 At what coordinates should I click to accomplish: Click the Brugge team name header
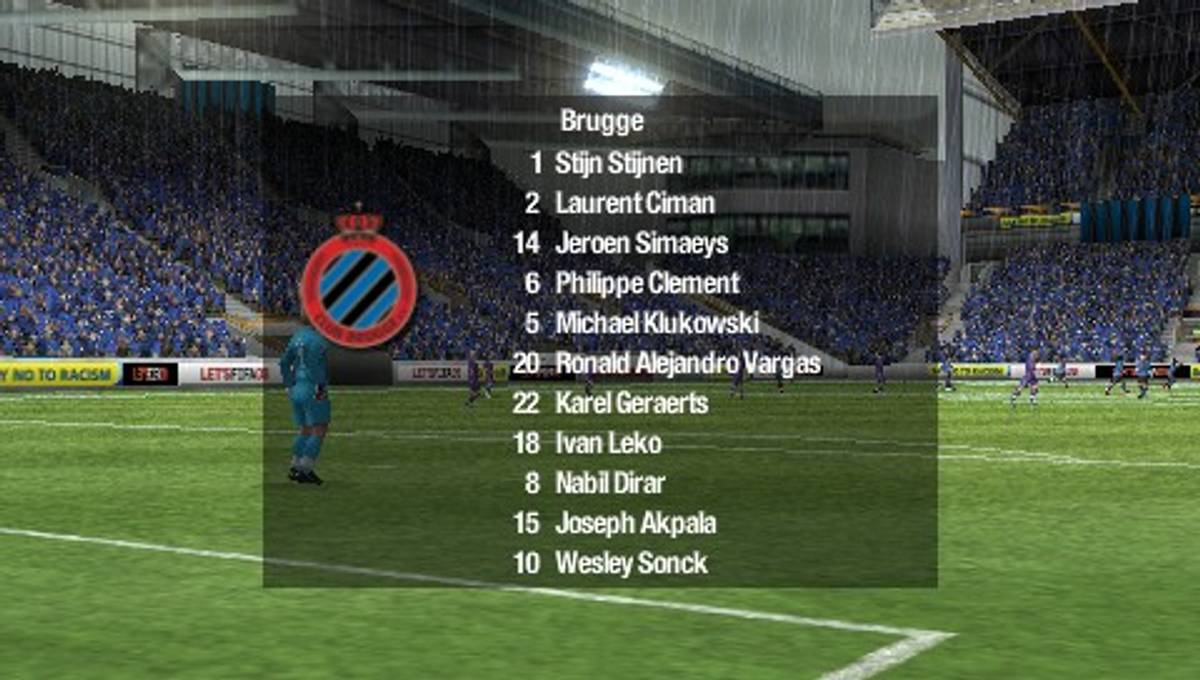click(x=602, y=122)
